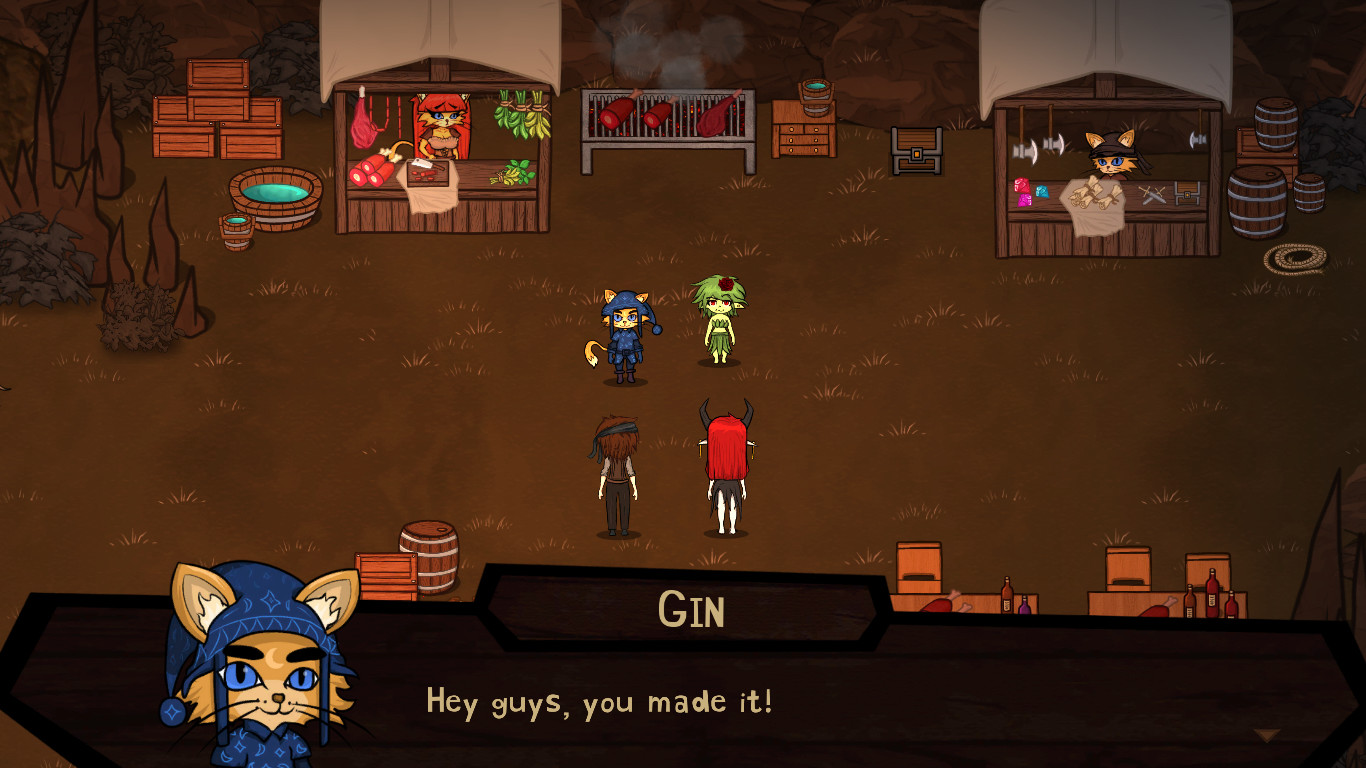Click the pink gems on the weapon merchant's counter
Screen dimensions: 1366x768
coord(1022,192)
